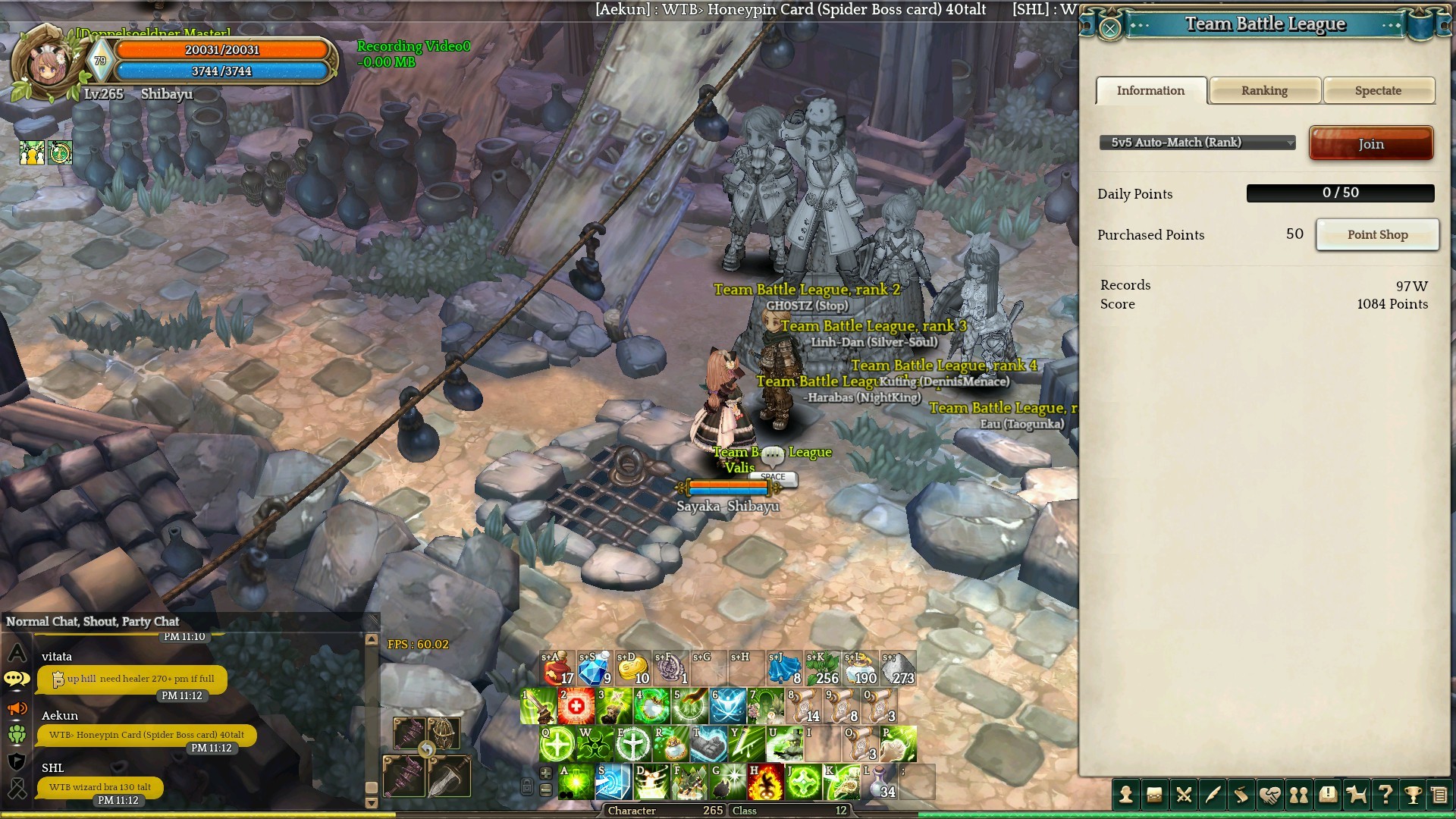Open the inventory bag menu icon
Viewport: 1456px width, 819px height.
1154,795
